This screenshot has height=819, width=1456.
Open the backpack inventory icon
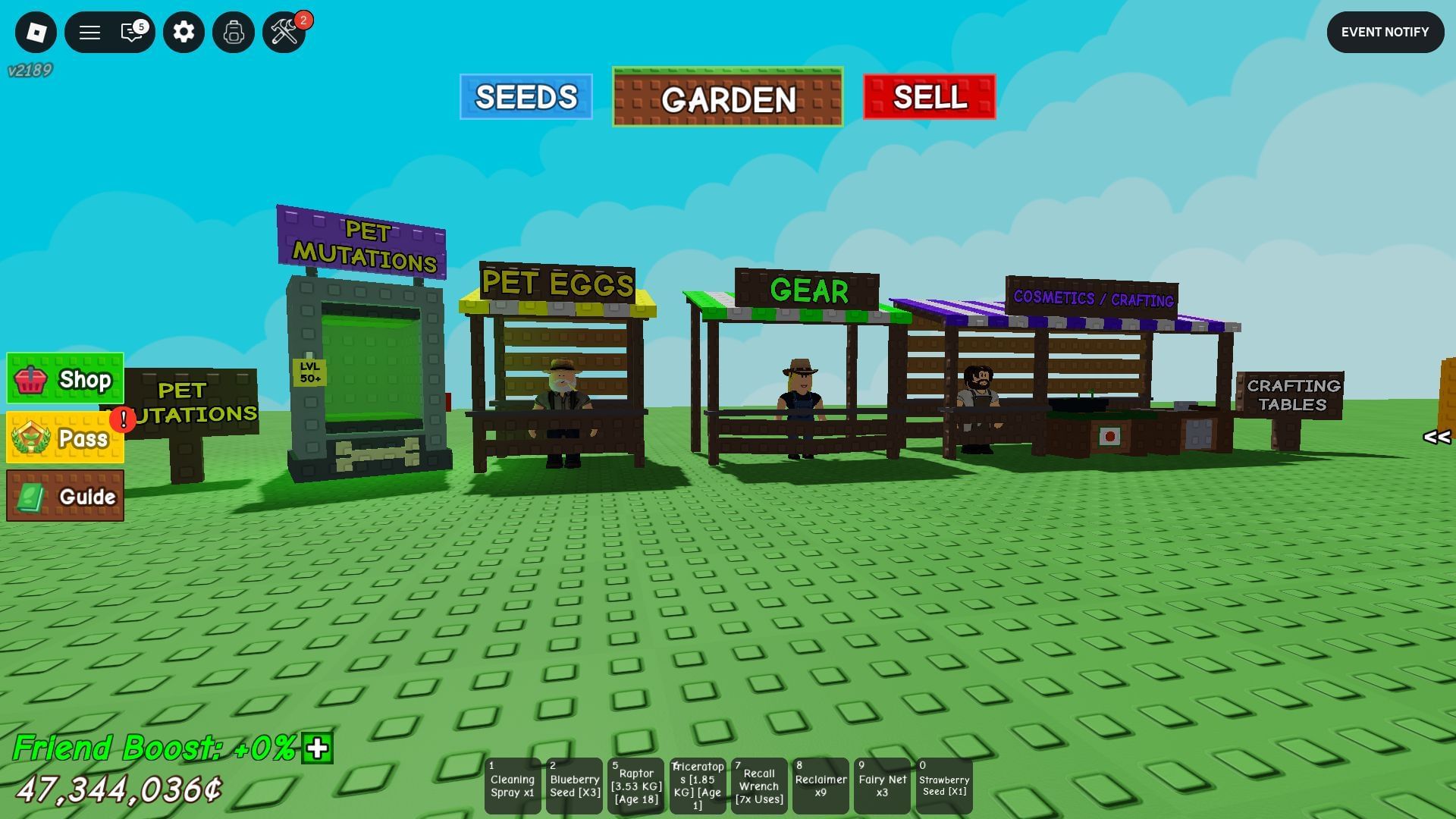[x=233, y=33]
